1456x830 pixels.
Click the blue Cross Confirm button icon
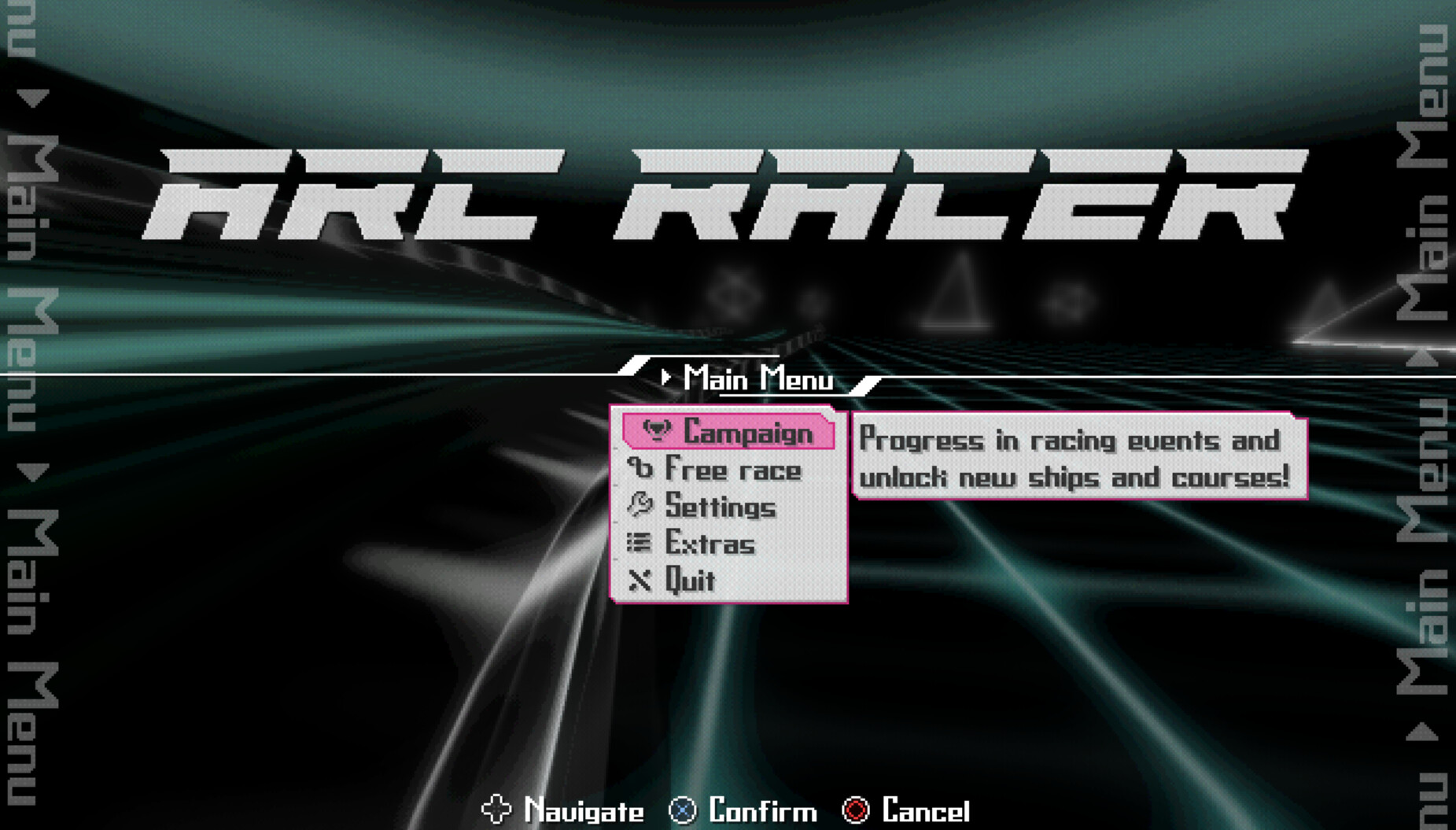pyautogui.click(x=684, y=810)
